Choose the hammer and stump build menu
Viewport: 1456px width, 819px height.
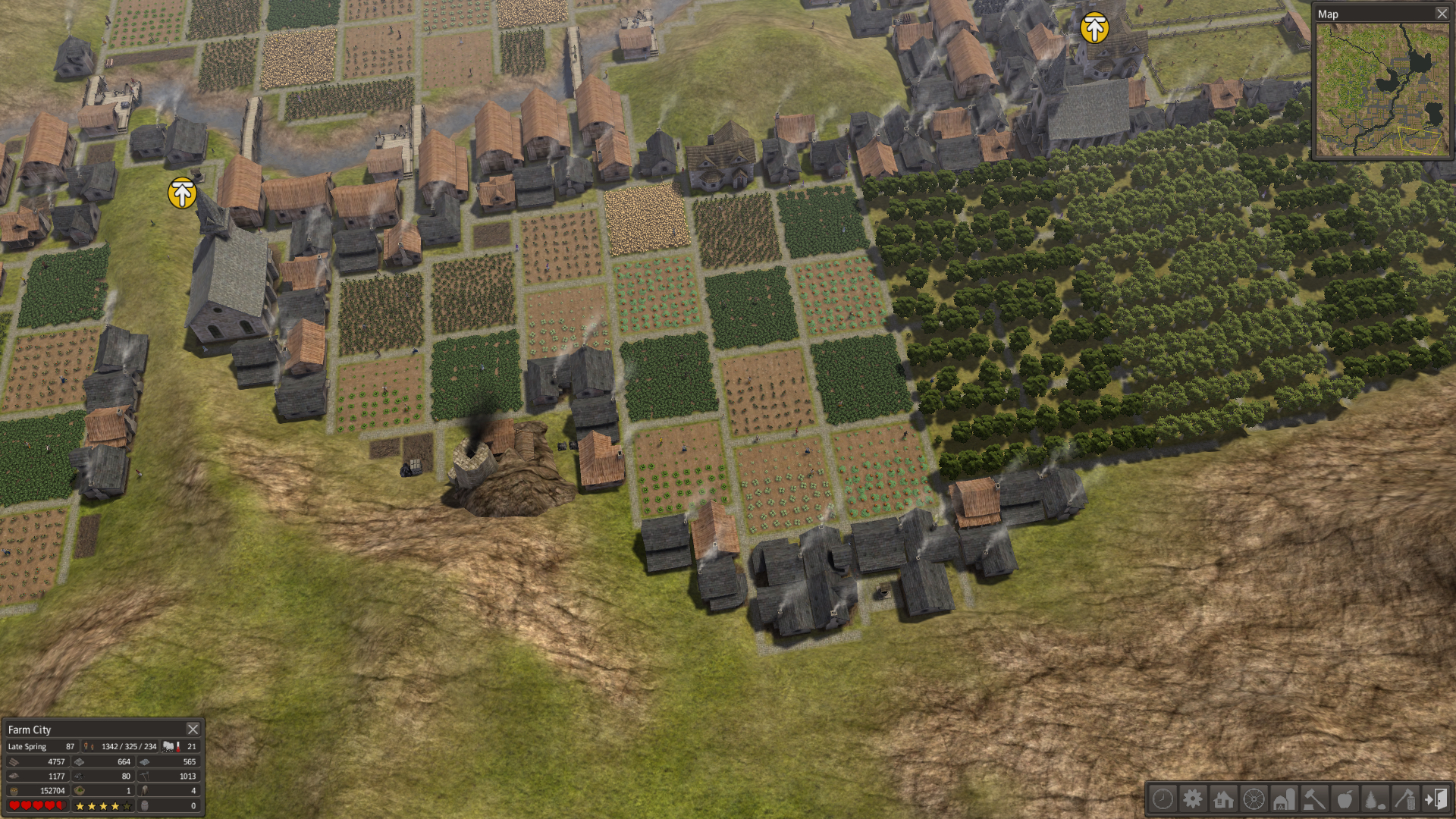pos(1314,799)
